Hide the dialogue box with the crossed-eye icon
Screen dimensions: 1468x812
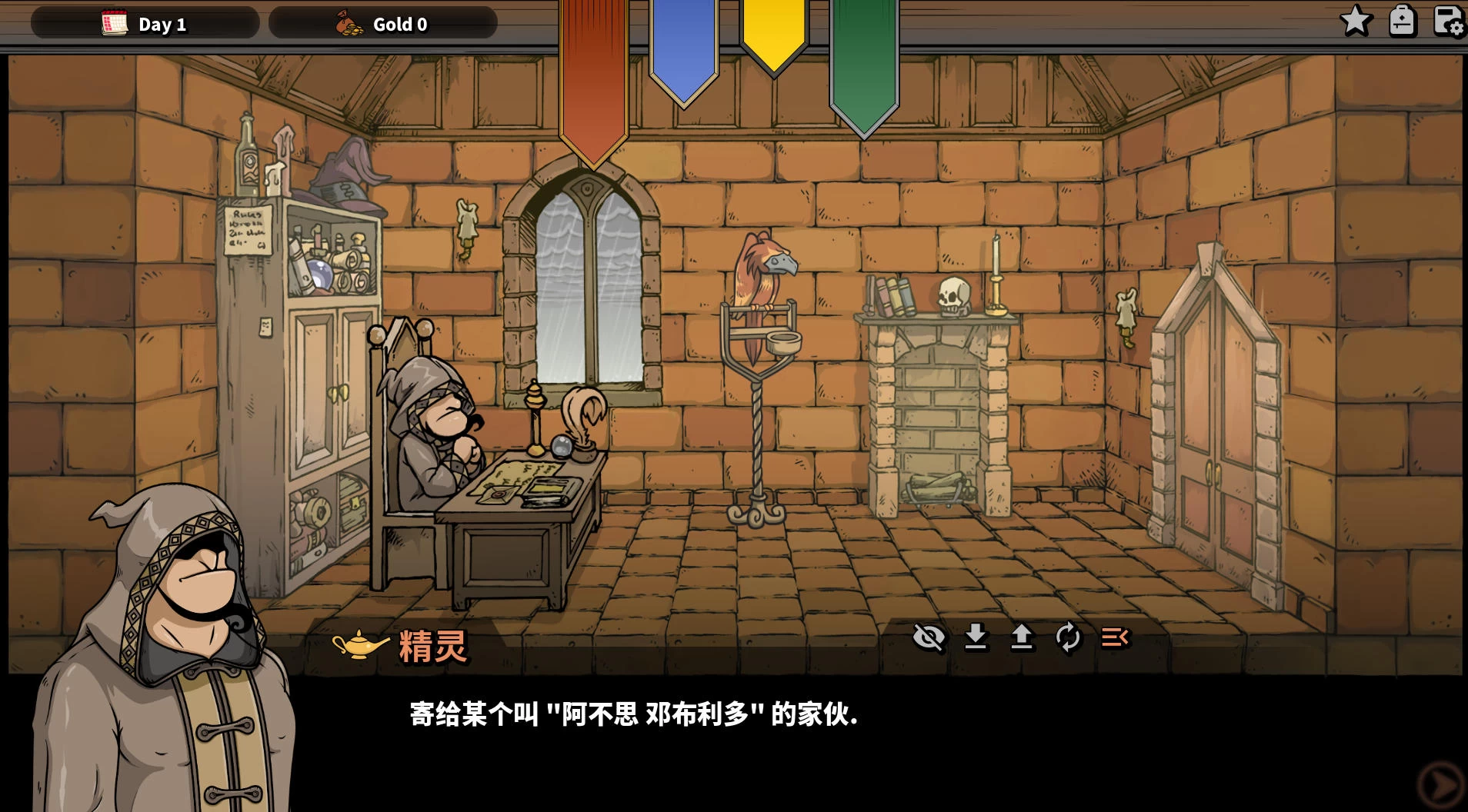click(x=929, y=637)
